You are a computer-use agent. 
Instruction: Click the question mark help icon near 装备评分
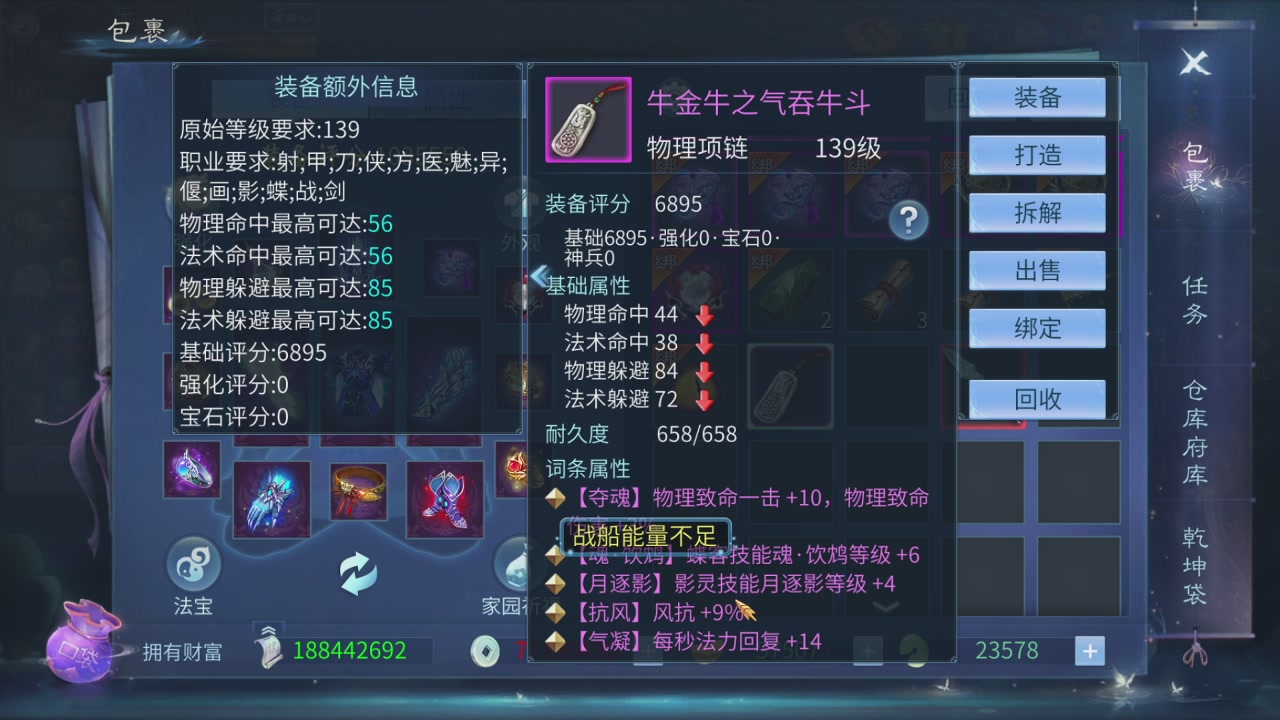tap(908, 221)
